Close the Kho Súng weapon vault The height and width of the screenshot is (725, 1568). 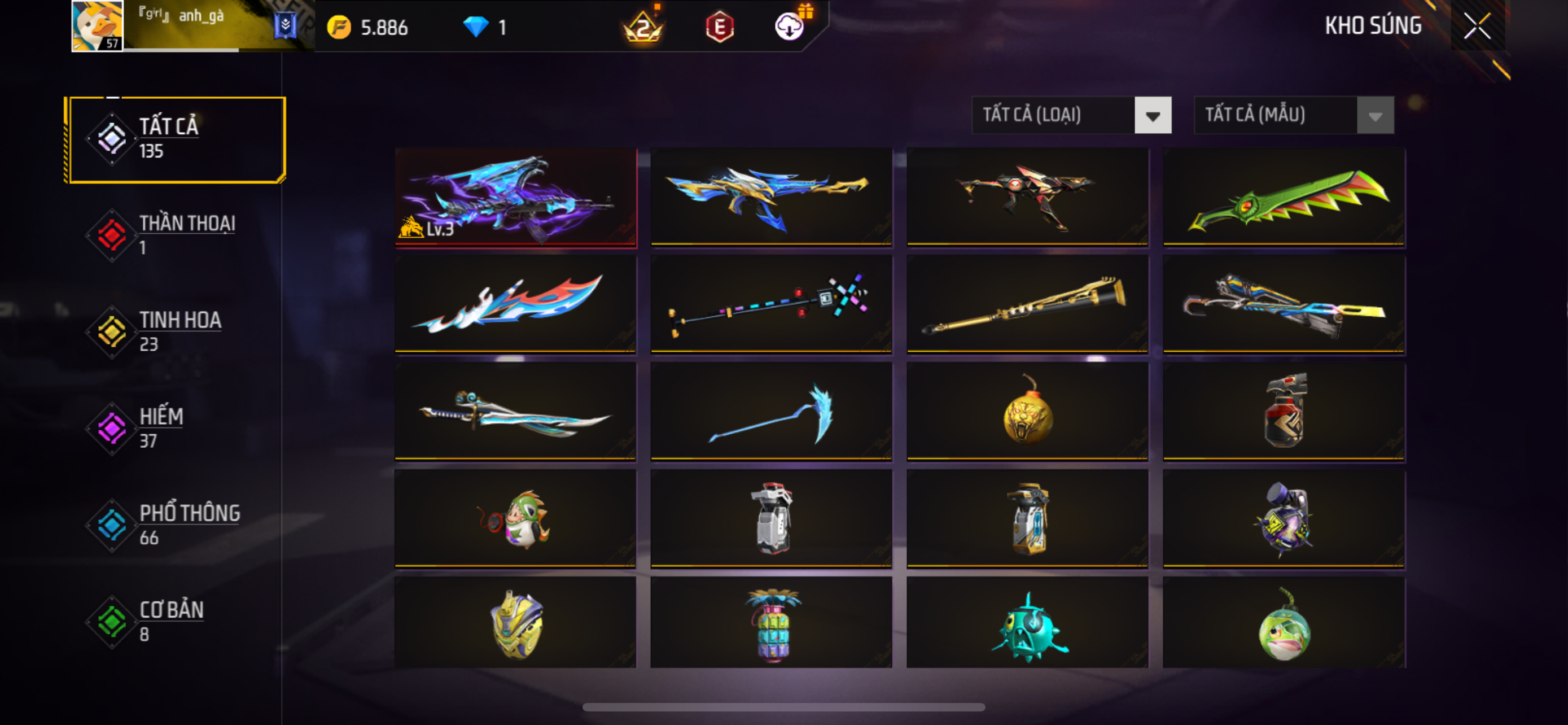pos(1477,25)
